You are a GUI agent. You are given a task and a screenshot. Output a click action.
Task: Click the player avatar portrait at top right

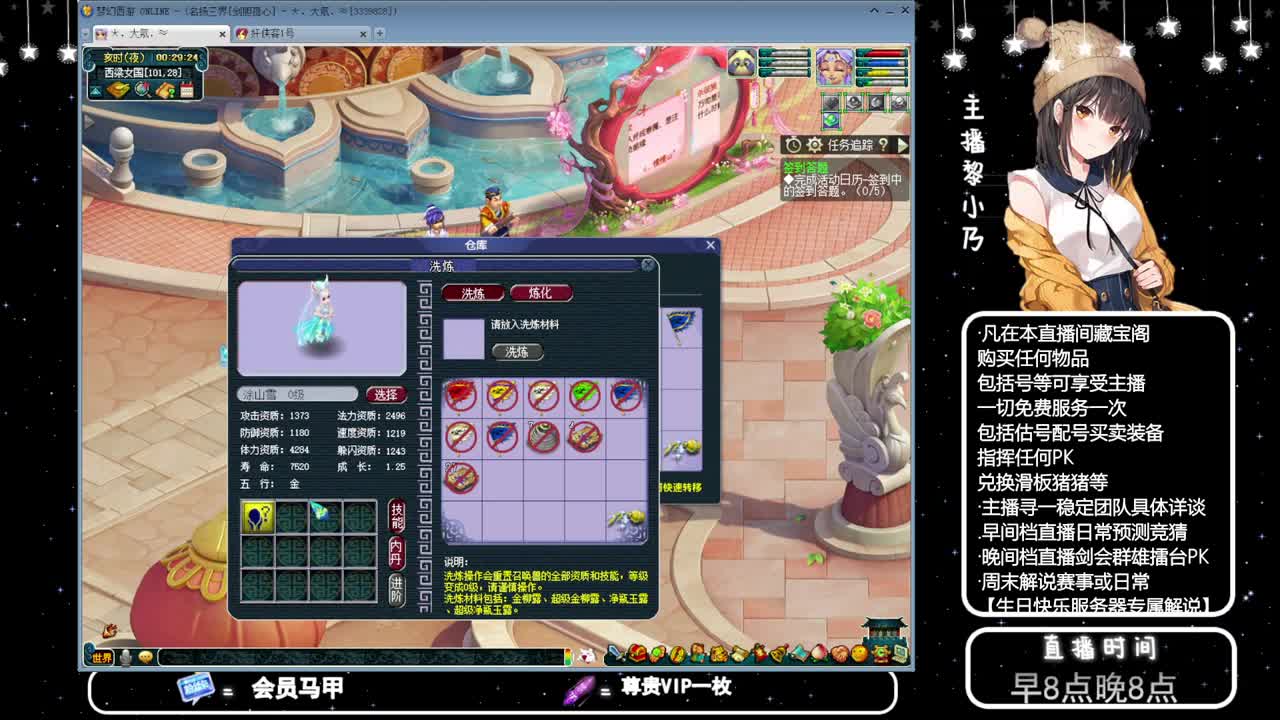click(835, 66)
